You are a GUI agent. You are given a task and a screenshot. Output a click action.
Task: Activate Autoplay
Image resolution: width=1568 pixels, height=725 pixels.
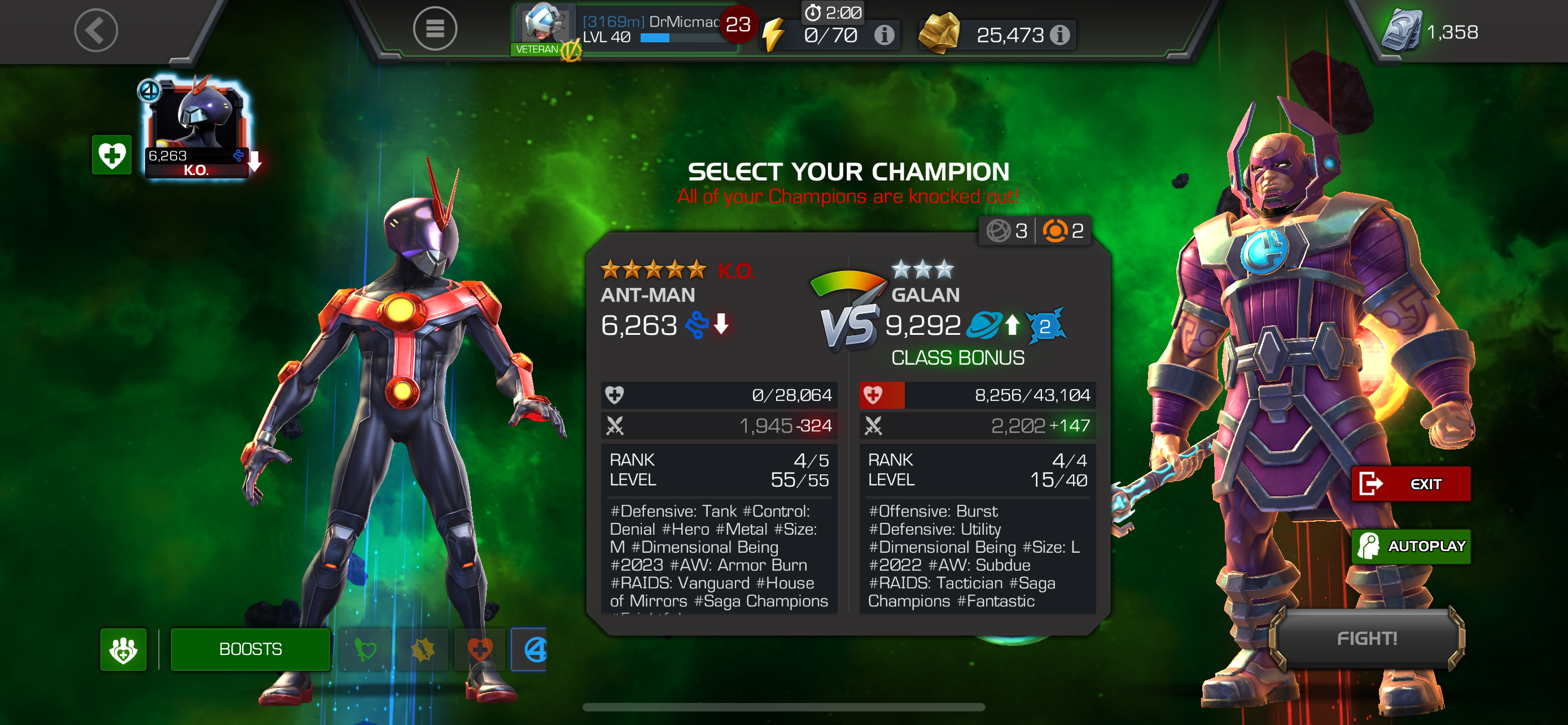point(1411,546)
